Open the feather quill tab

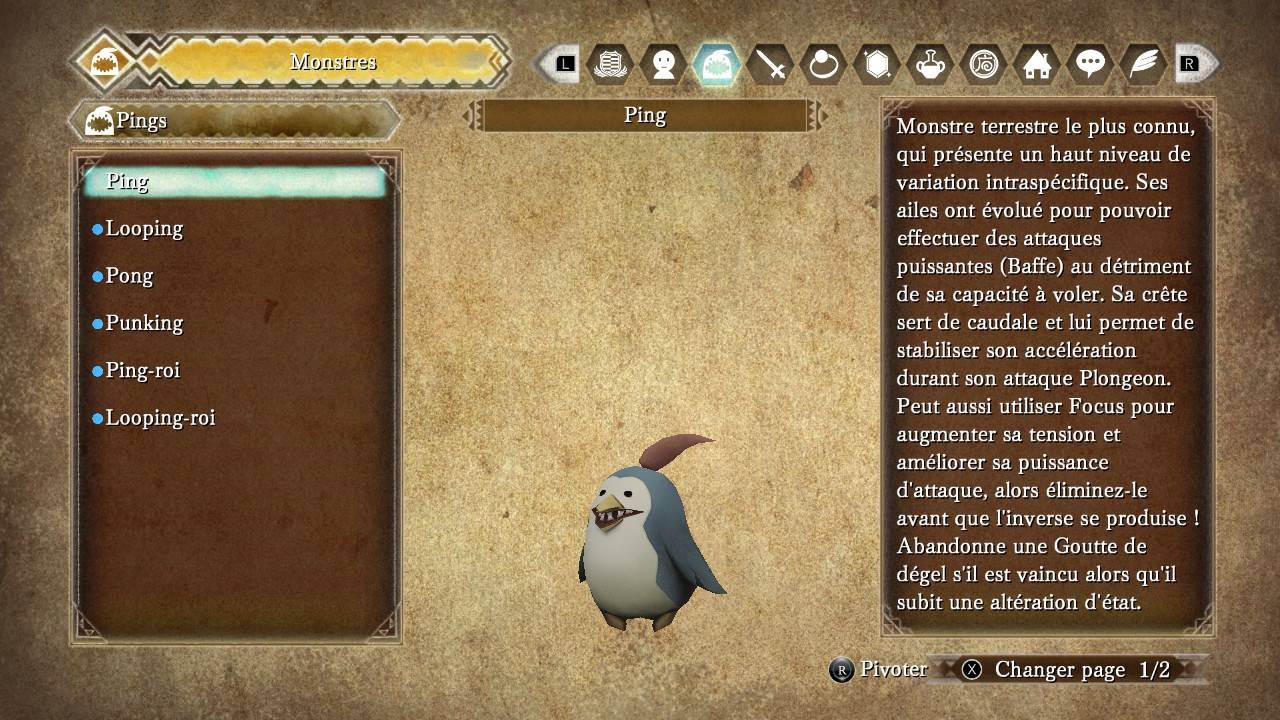coord(1143,65)
